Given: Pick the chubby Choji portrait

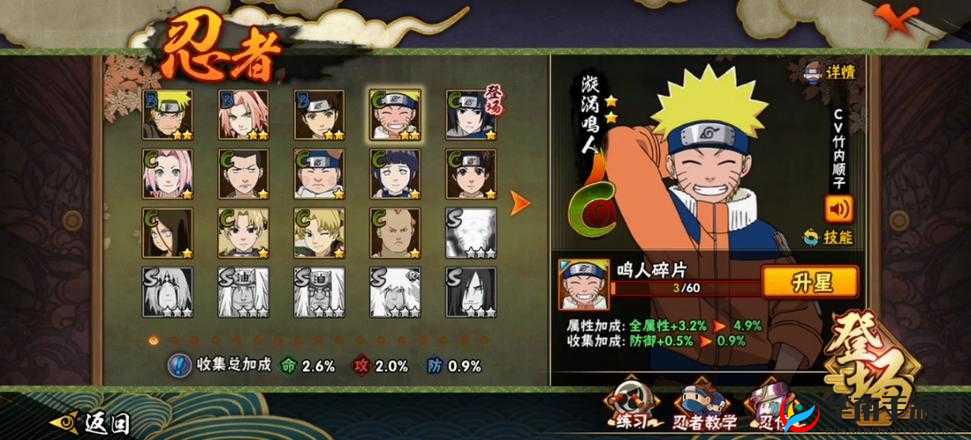Looking at the screenshot, I should click(320, 174).
